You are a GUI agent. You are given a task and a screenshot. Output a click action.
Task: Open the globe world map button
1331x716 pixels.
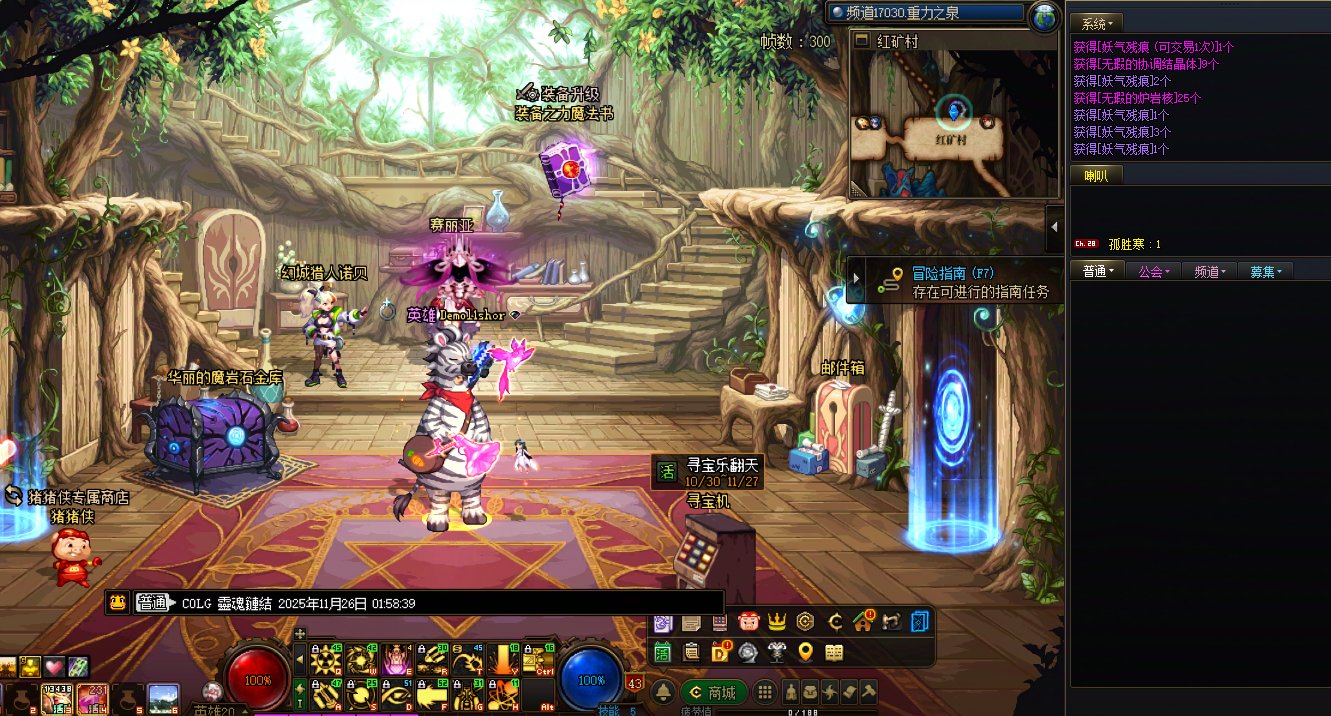click(1044, 16)
